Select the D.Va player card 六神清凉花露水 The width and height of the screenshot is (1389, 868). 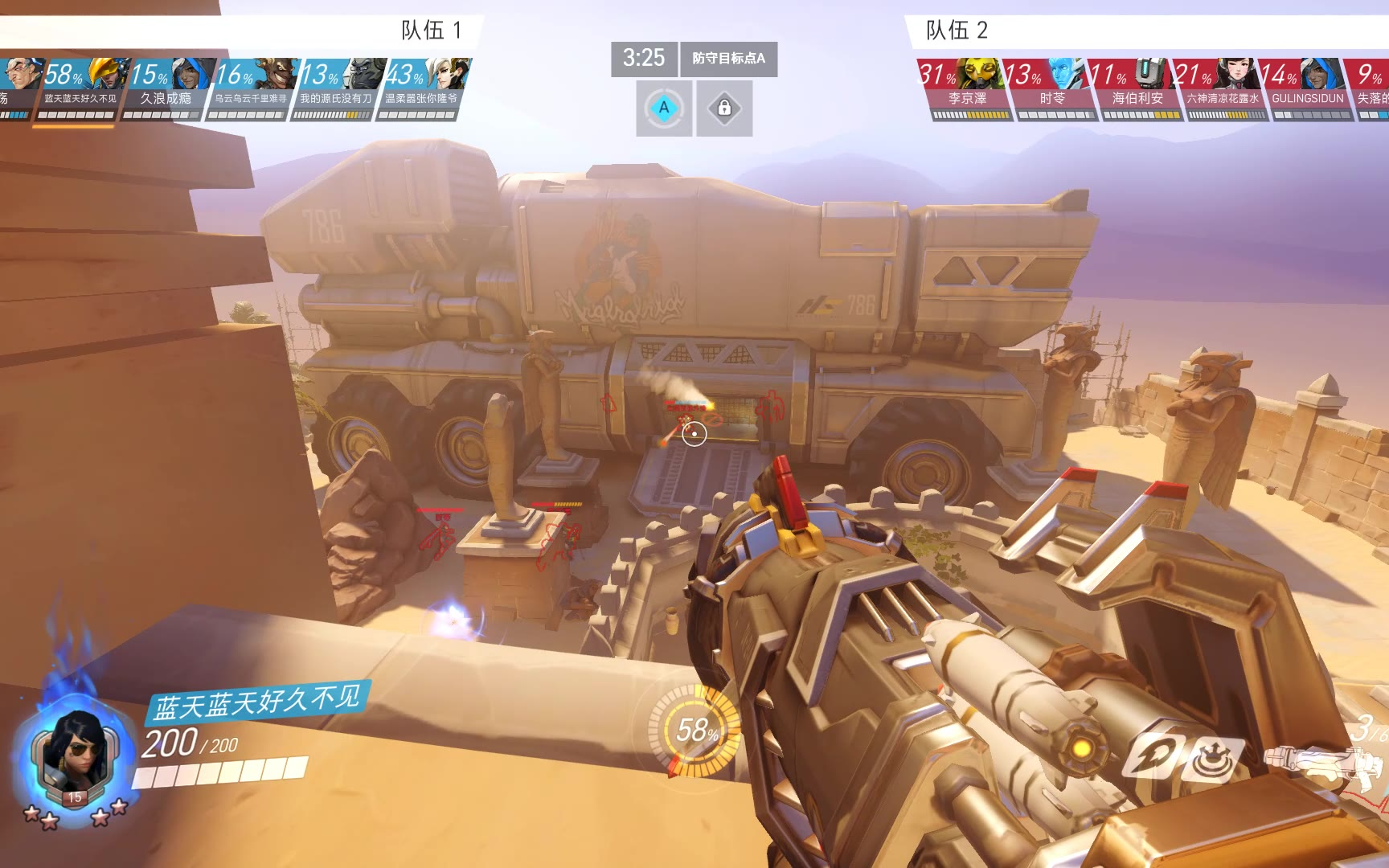[x=1223, y=89]
